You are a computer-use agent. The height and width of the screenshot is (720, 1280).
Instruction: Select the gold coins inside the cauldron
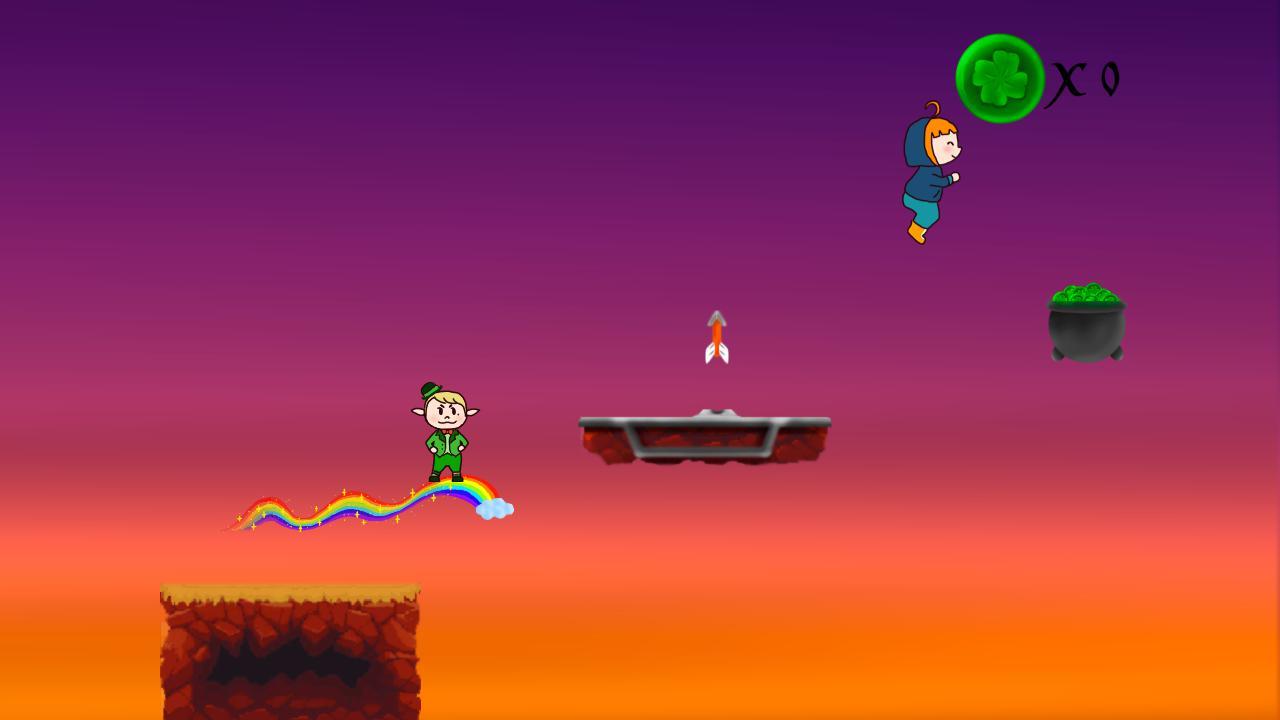coord(1085,295)
